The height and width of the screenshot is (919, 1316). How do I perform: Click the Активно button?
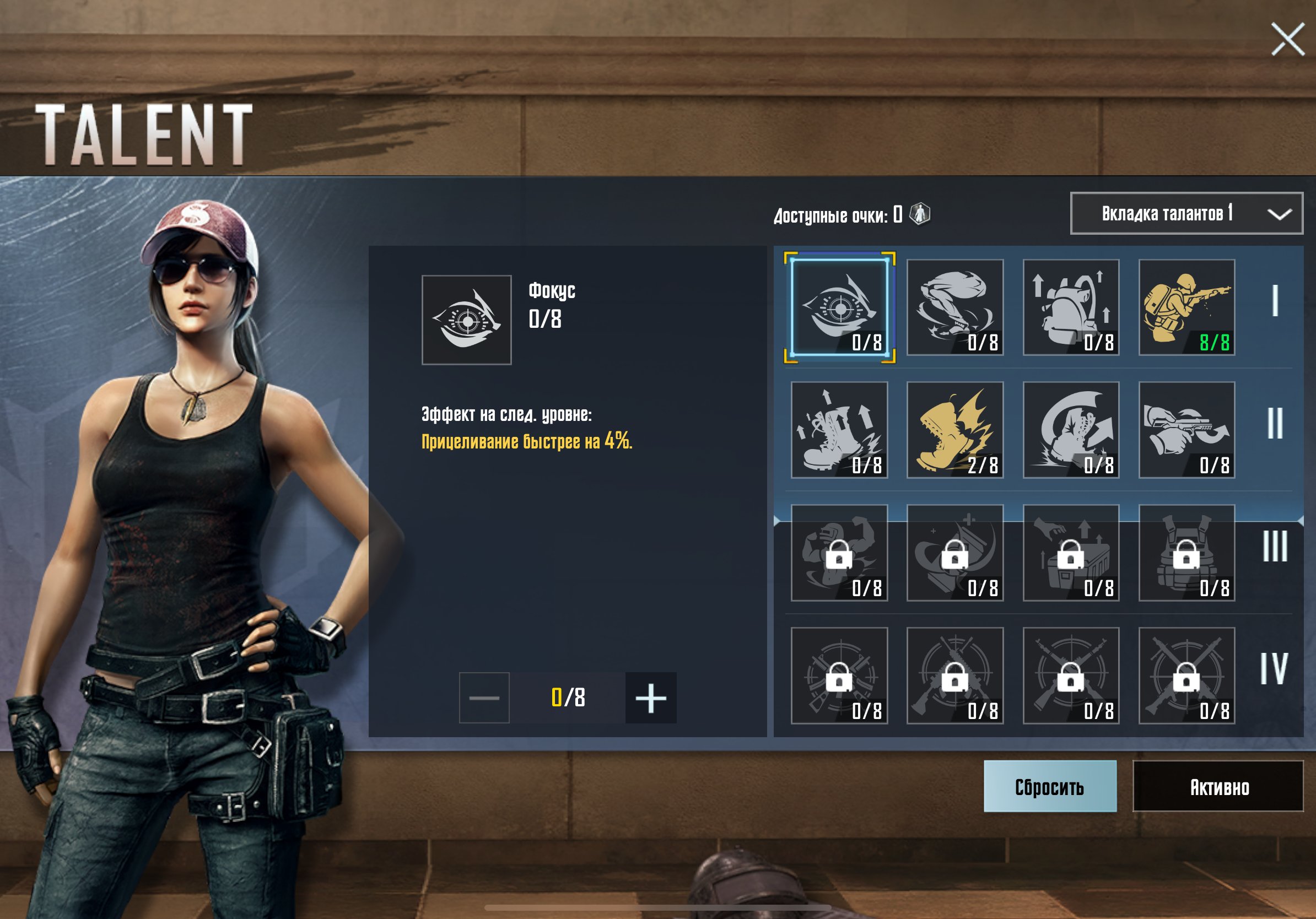pyautogui.click(x=1218, y=786)
